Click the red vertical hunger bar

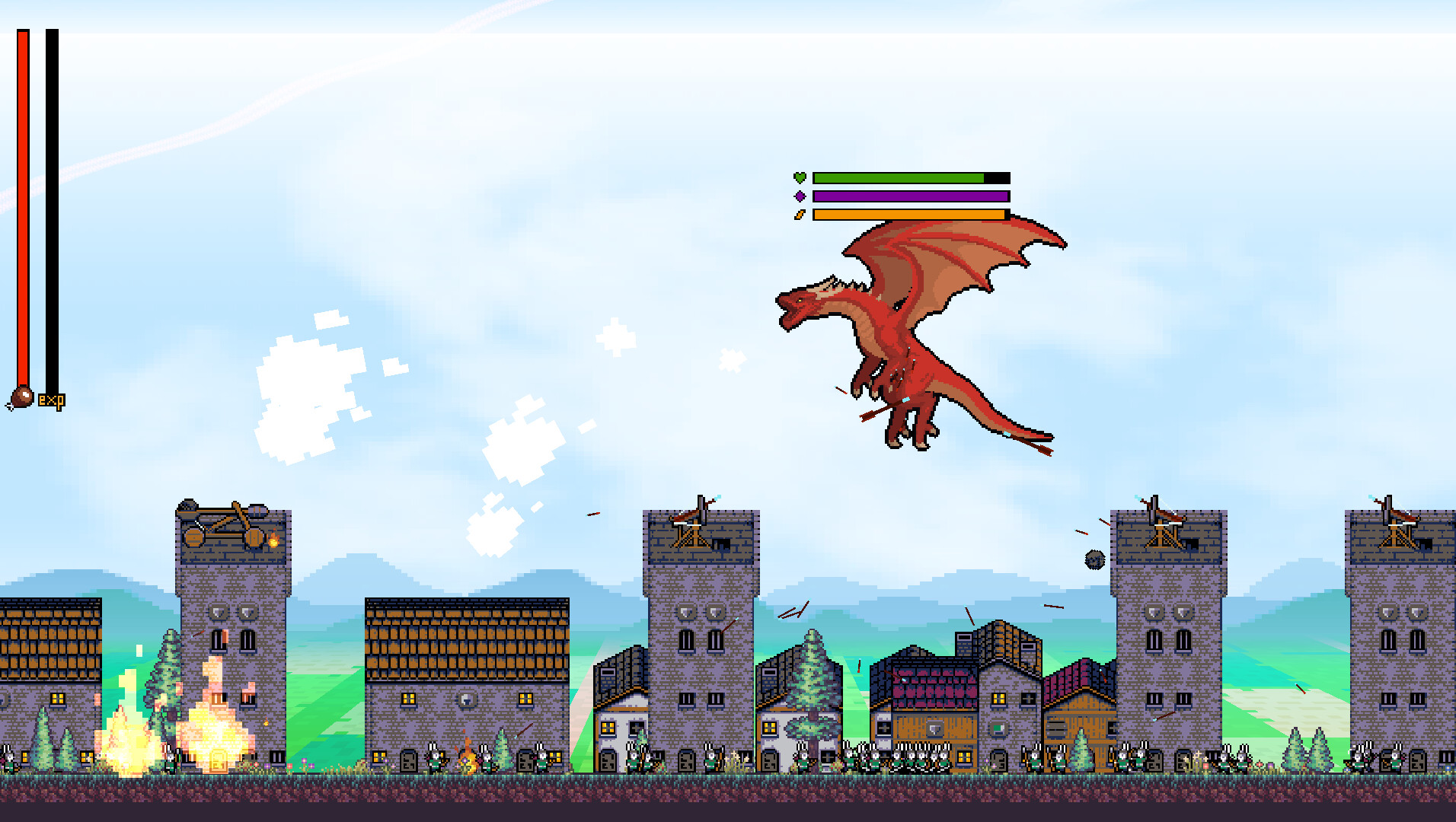point(24,205)
